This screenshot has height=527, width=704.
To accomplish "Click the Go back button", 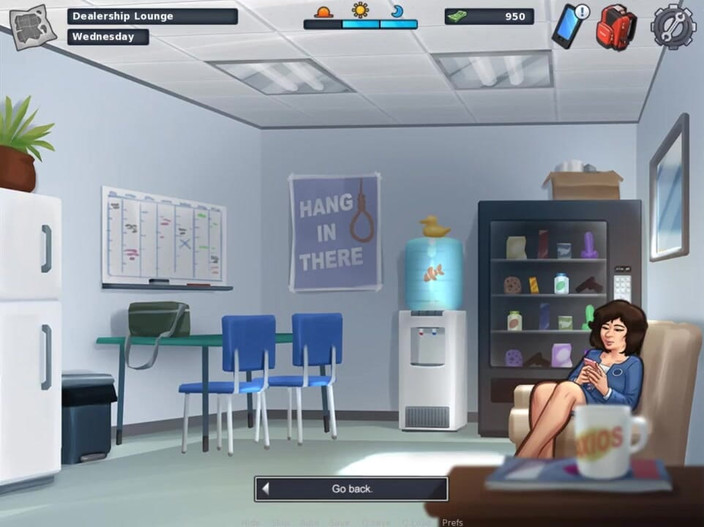I will [x=351, y=489].
